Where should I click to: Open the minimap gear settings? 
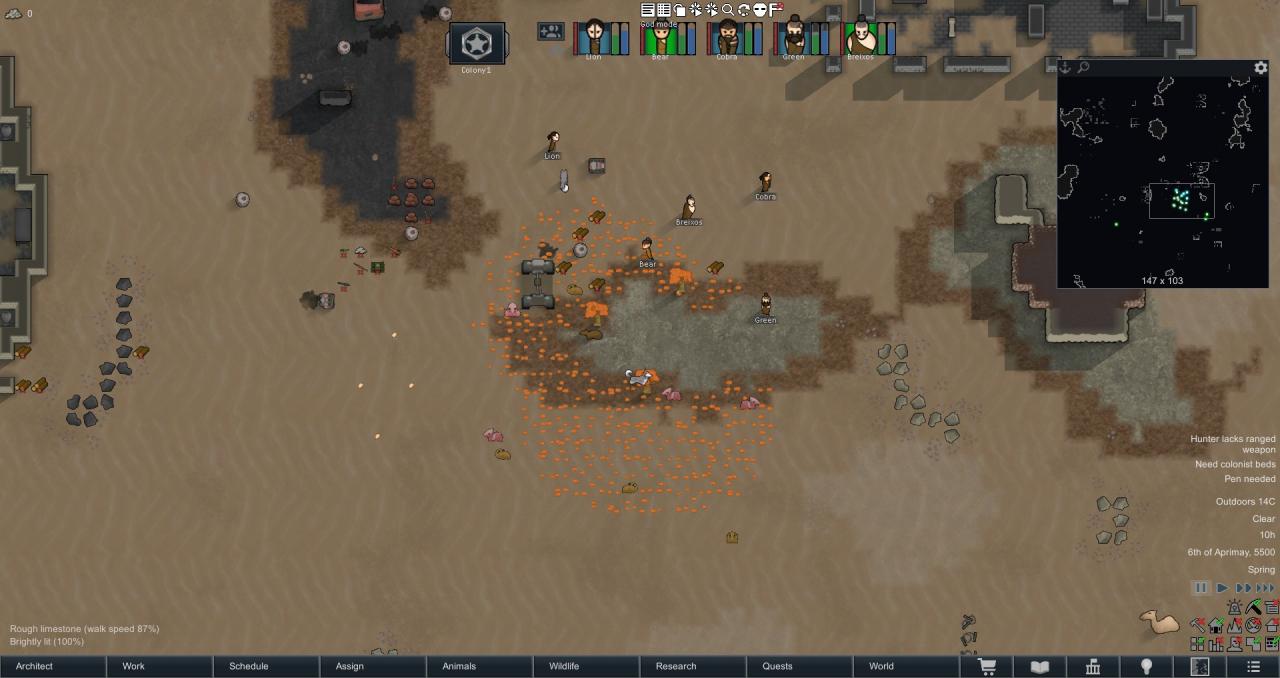1261,68
